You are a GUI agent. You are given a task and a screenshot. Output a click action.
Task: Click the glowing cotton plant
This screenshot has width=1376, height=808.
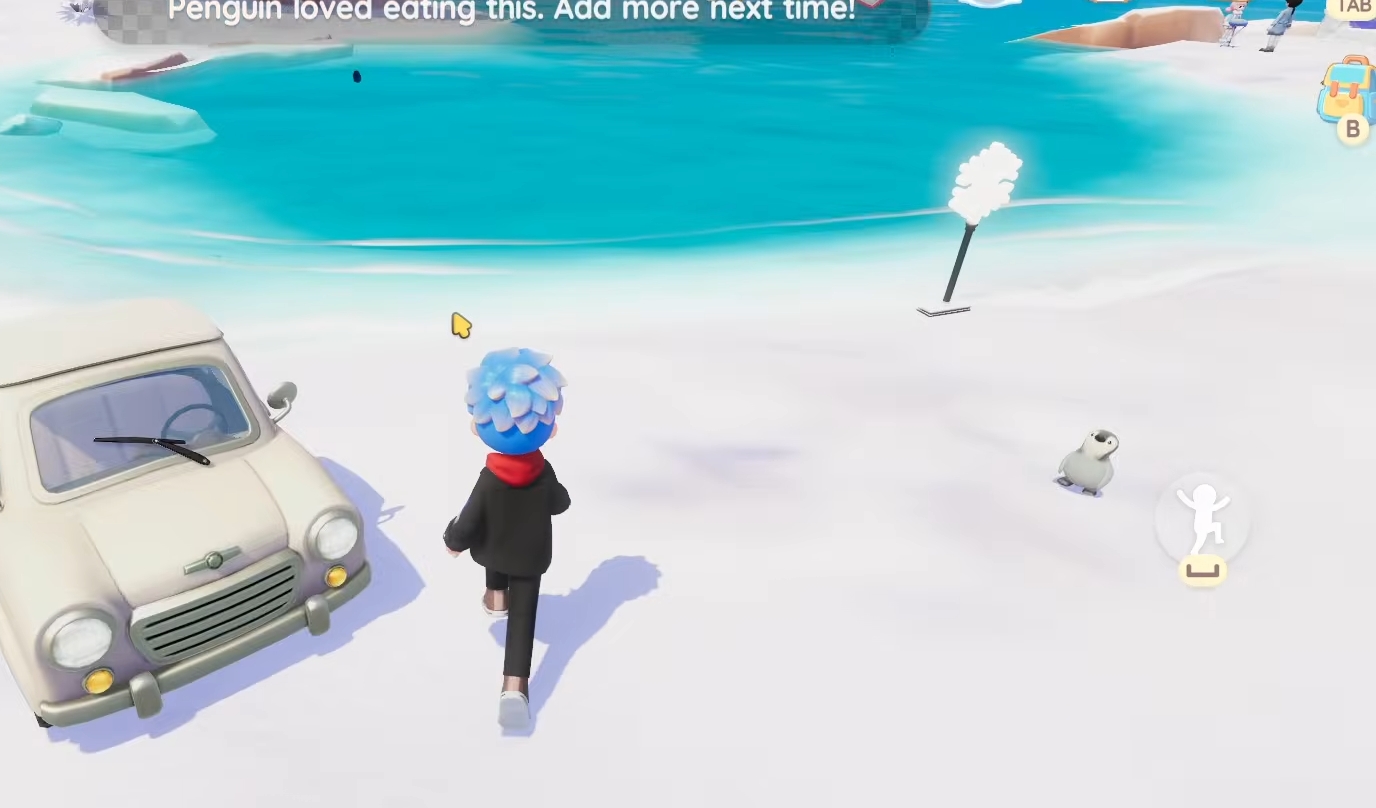tap(985, 180)
